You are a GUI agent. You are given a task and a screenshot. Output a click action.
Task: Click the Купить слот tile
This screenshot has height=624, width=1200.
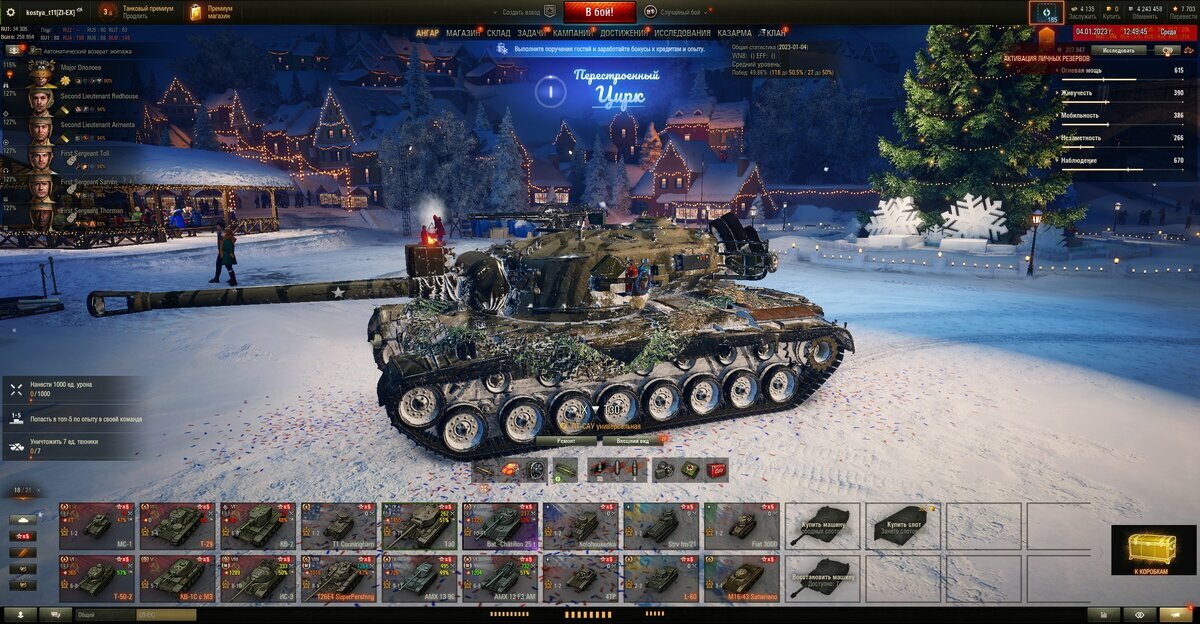coord(903,525)
